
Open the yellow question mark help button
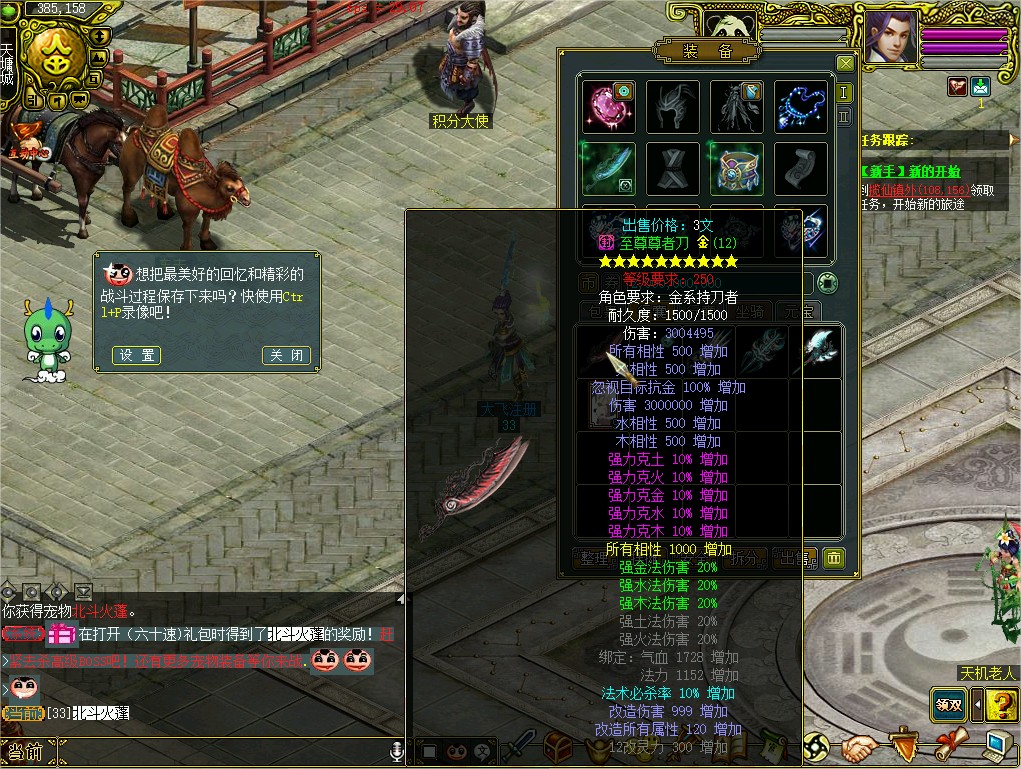click(x=1001, y=705)
